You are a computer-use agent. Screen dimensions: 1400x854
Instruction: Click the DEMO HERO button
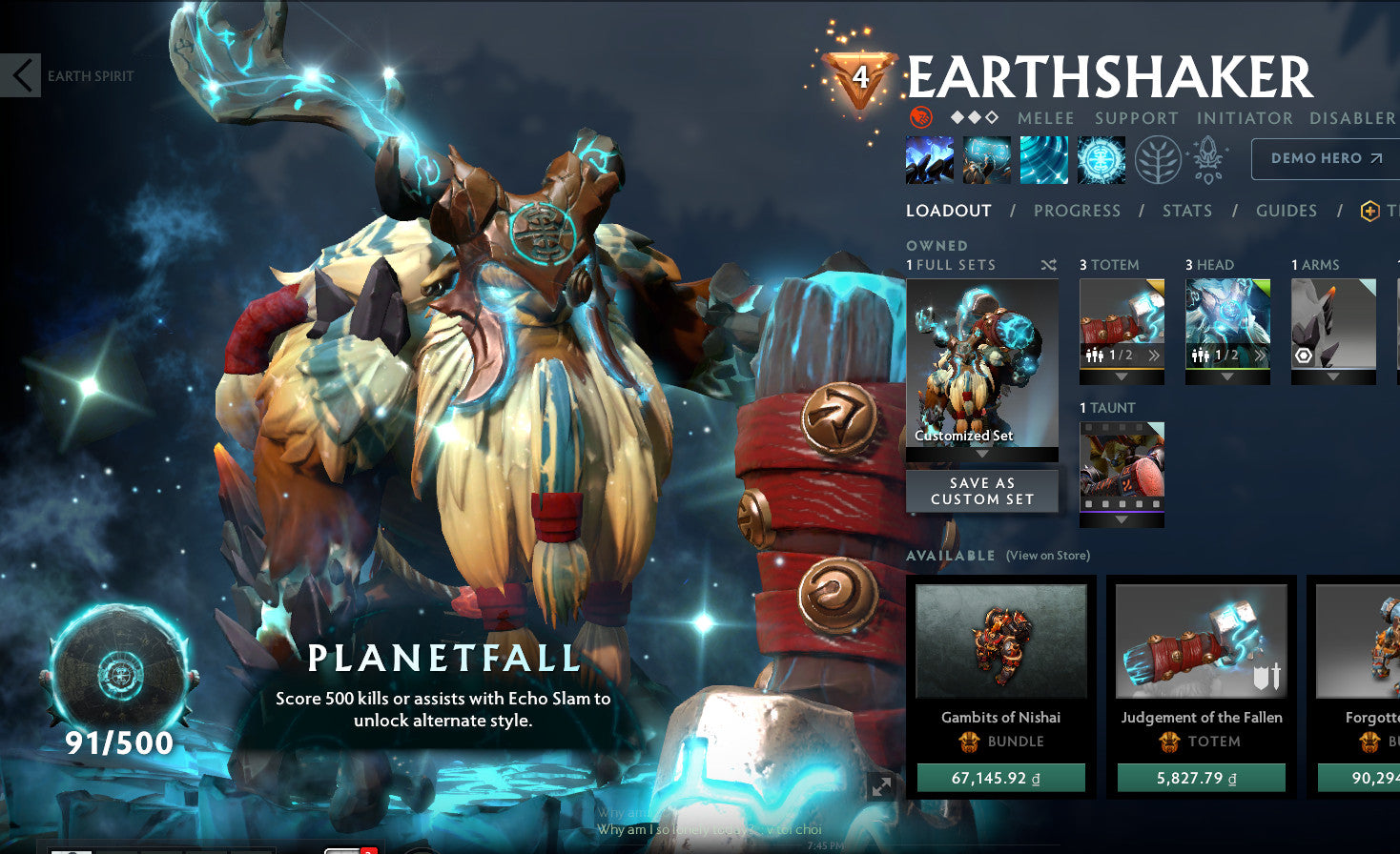[1324, 158]
